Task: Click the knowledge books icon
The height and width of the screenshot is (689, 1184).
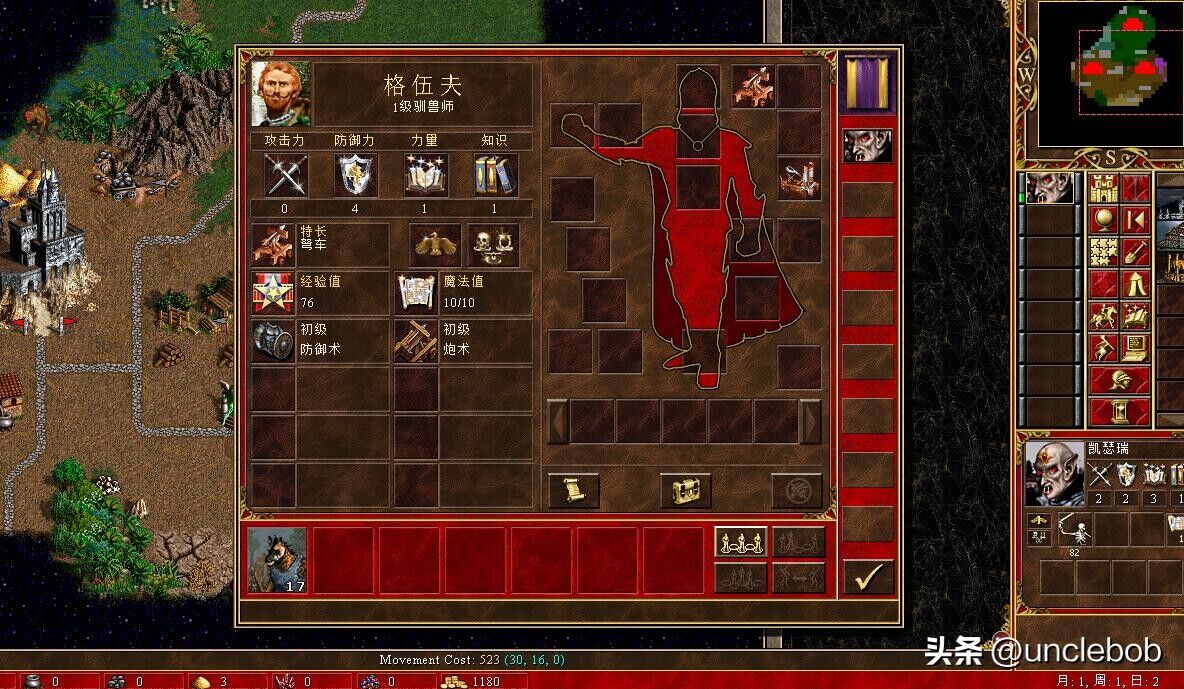Action: (x=495, y=175)
